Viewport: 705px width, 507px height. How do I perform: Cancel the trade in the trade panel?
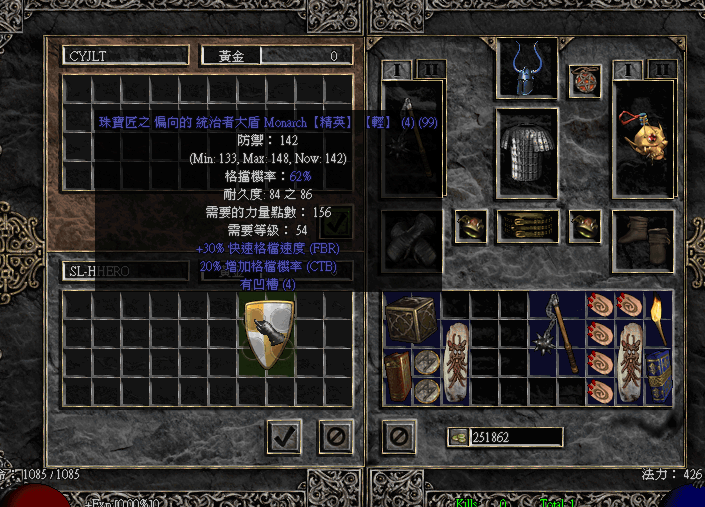pos(335,436)
